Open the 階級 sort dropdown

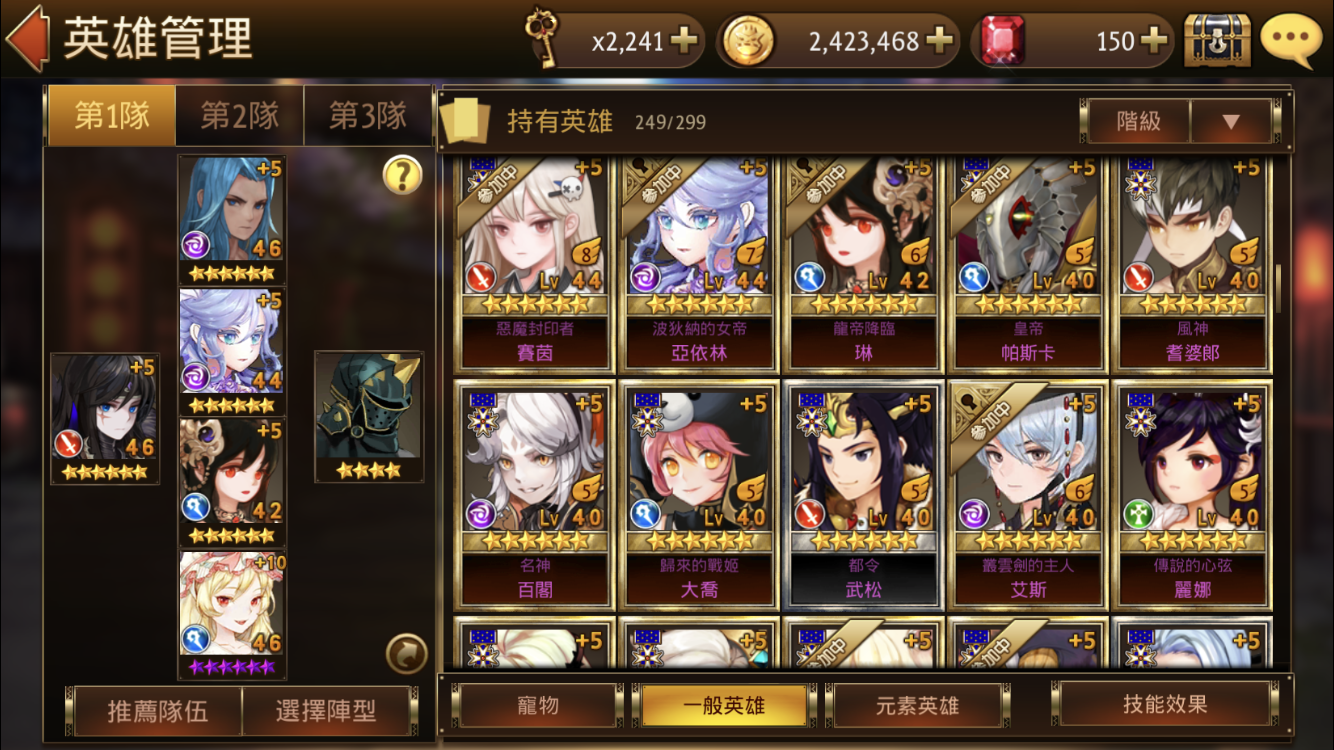pos(1230,122)
